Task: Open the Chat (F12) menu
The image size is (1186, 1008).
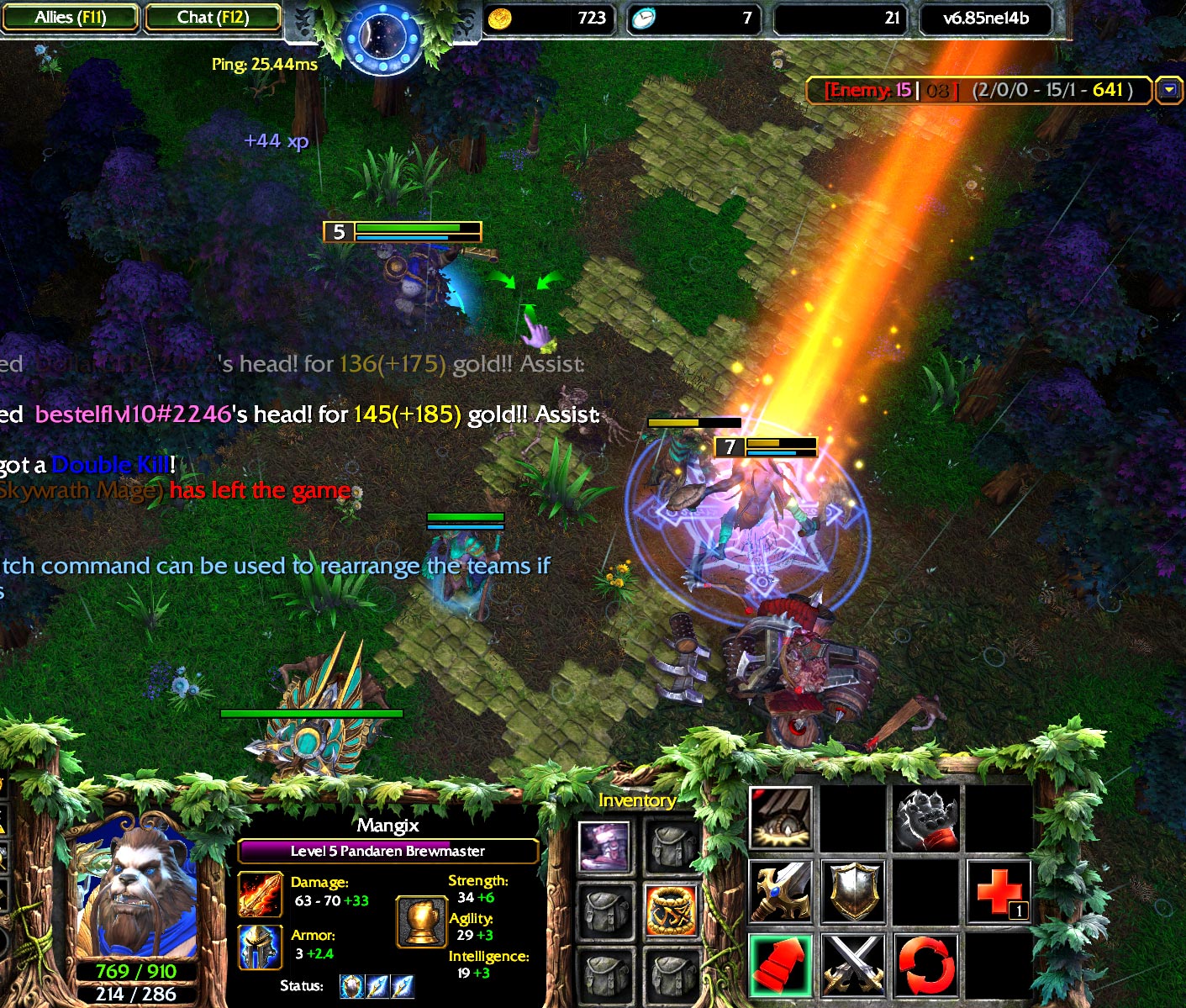Action: coord(212,17)
